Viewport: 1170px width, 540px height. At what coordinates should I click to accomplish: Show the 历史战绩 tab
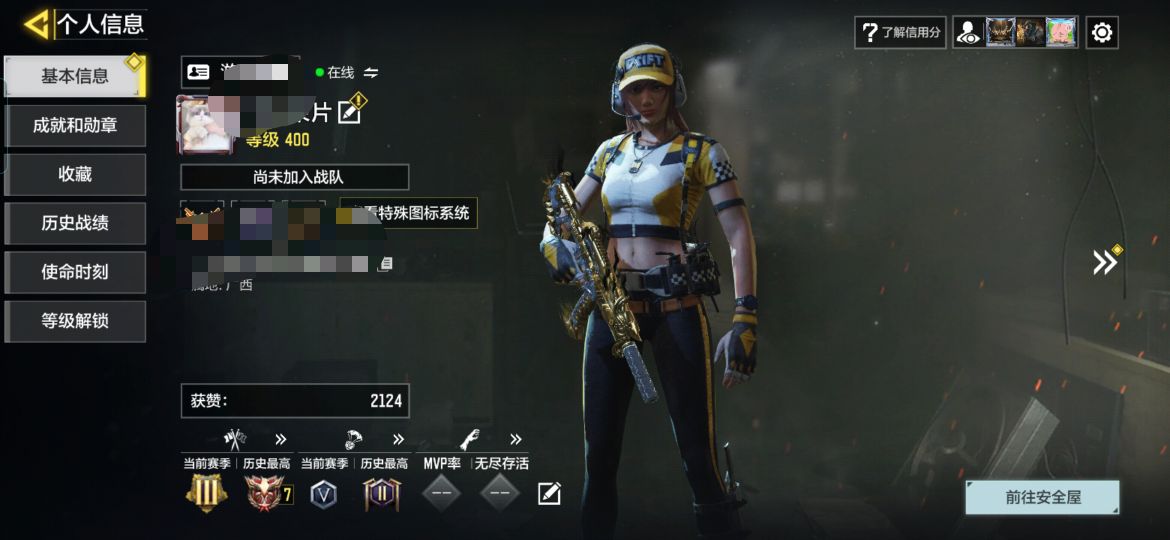coord(75,223)
